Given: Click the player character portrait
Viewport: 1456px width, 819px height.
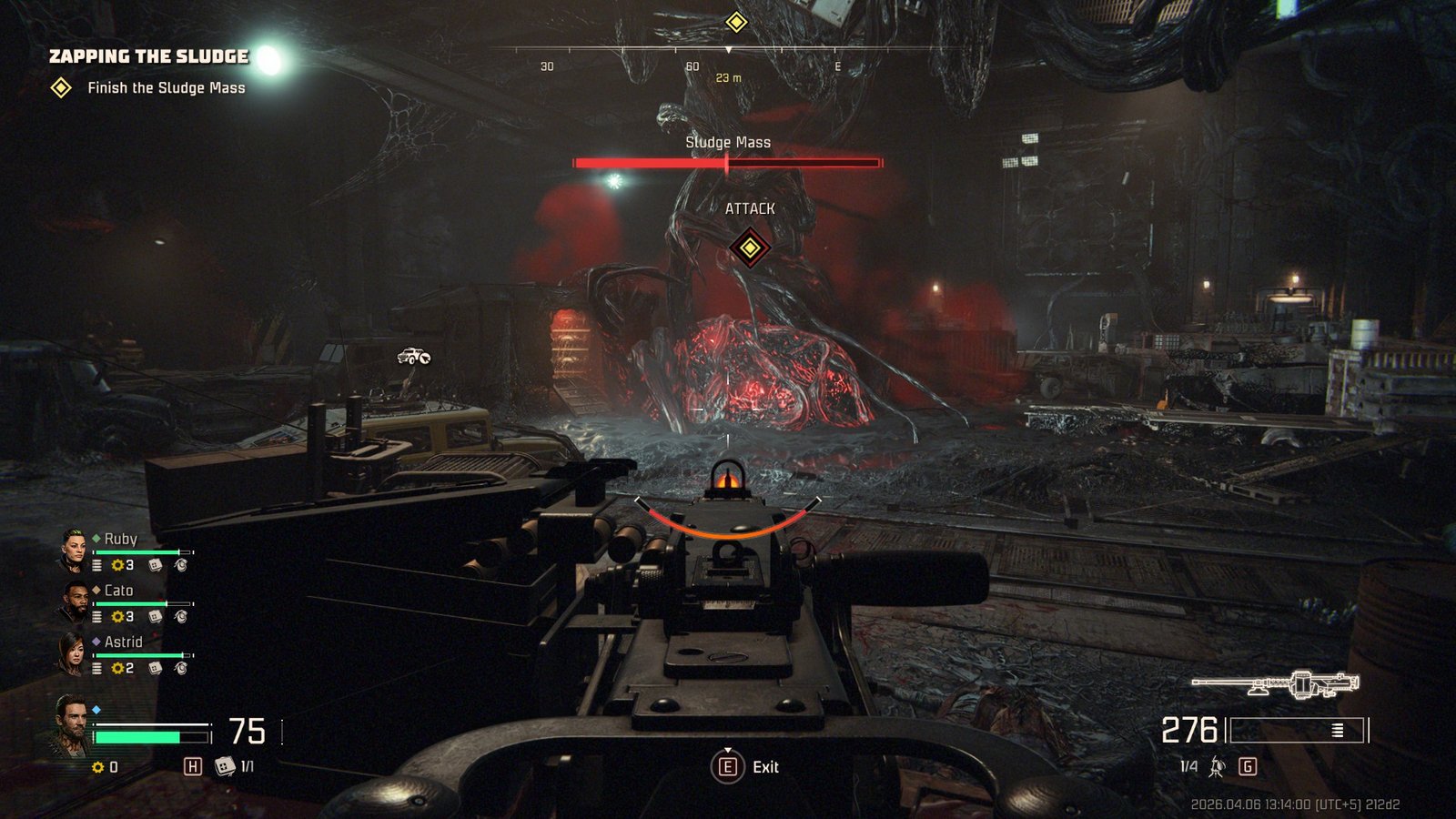Looking at the screenshot, I should (x=71, y=724).
